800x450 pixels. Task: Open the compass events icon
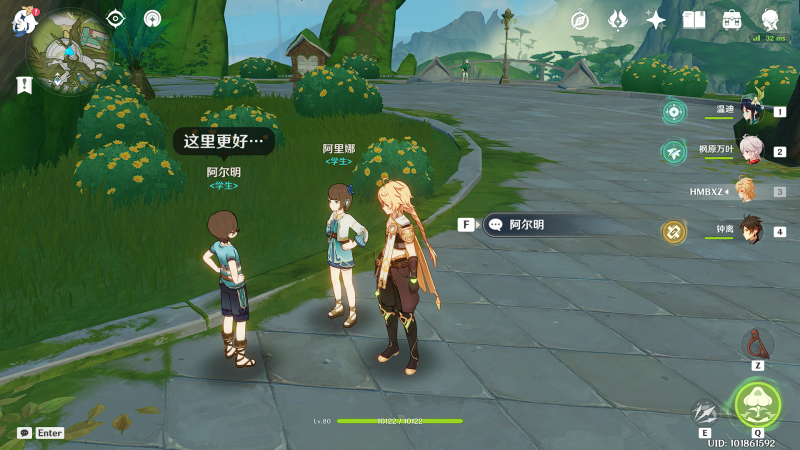(580, 20)
